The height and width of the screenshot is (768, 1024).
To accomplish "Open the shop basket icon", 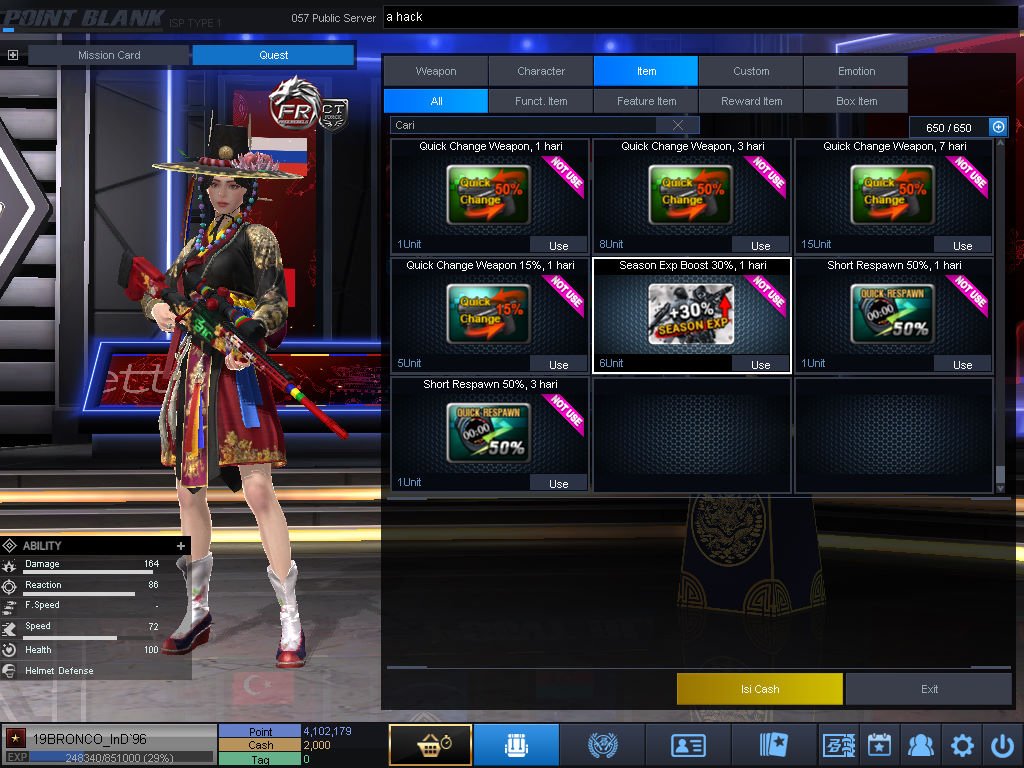I will (430, 745).
